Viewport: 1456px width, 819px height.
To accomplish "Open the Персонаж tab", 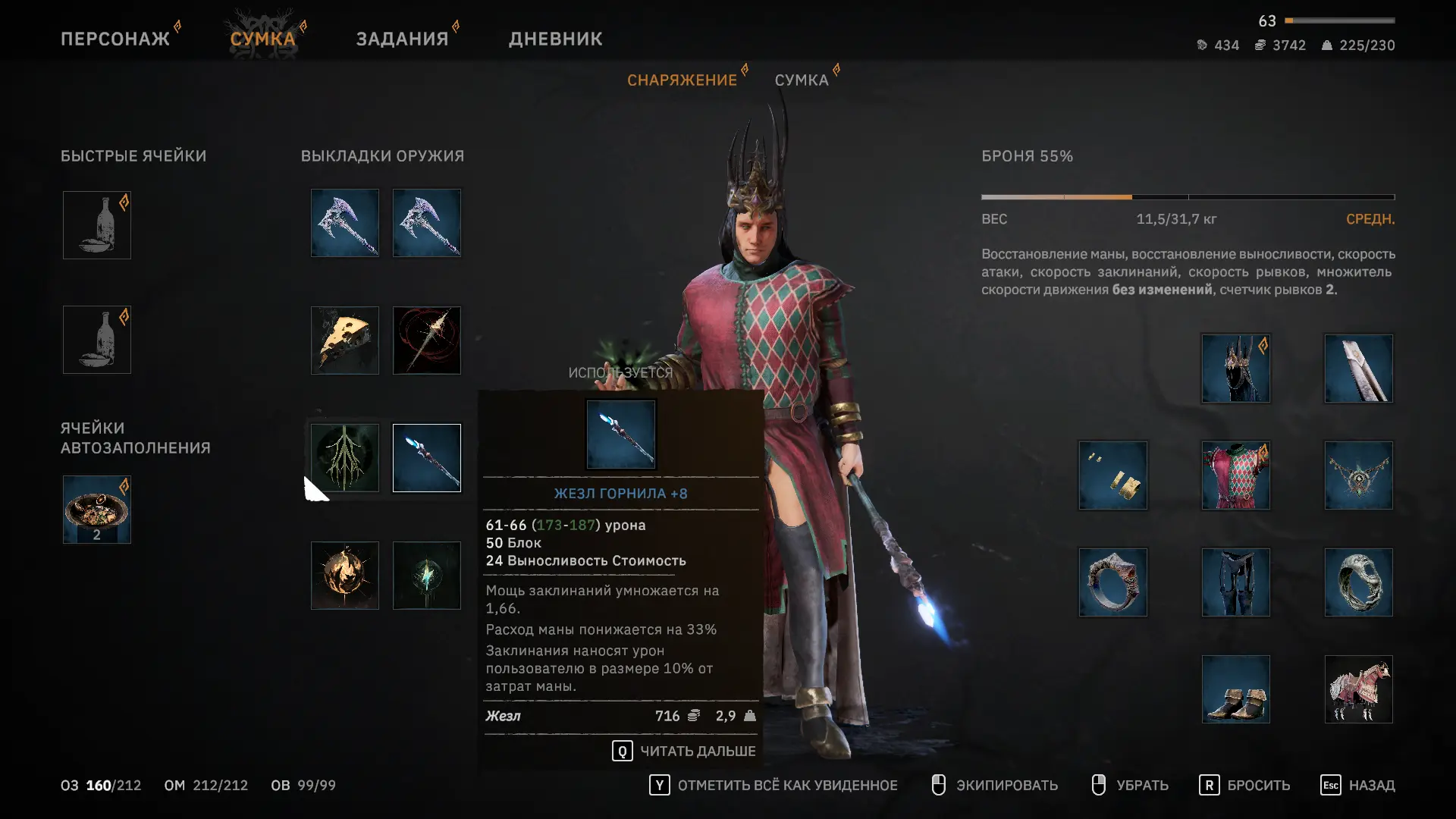I will [115, 39].
